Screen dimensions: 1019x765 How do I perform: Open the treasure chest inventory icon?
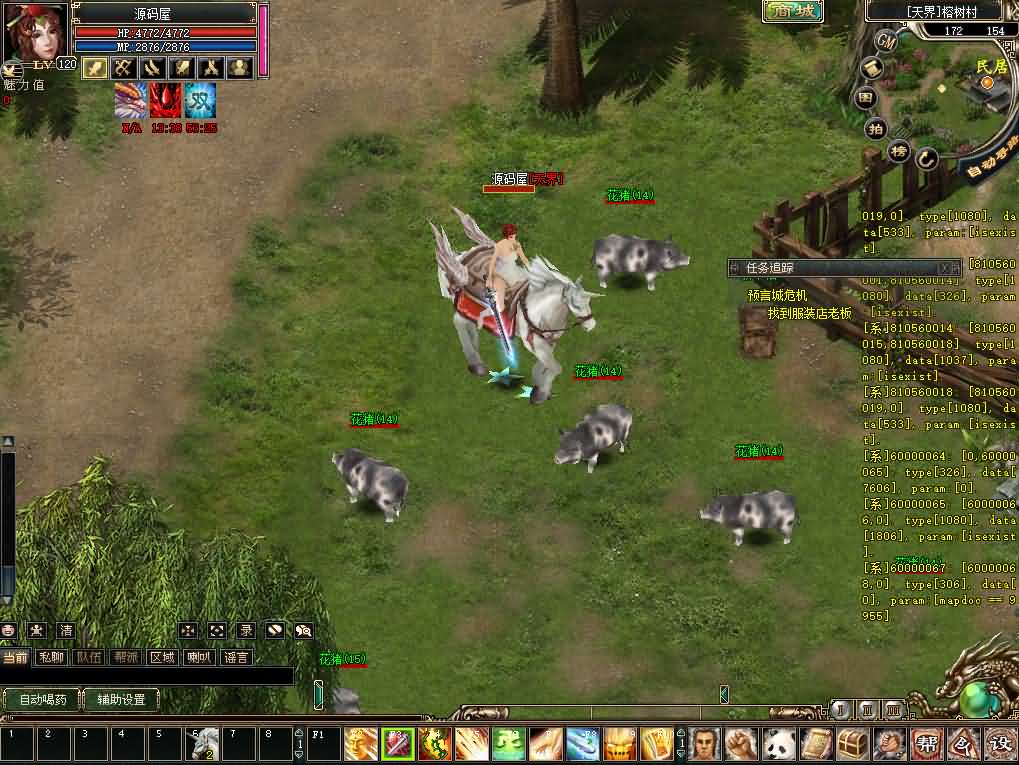point(853,744)
